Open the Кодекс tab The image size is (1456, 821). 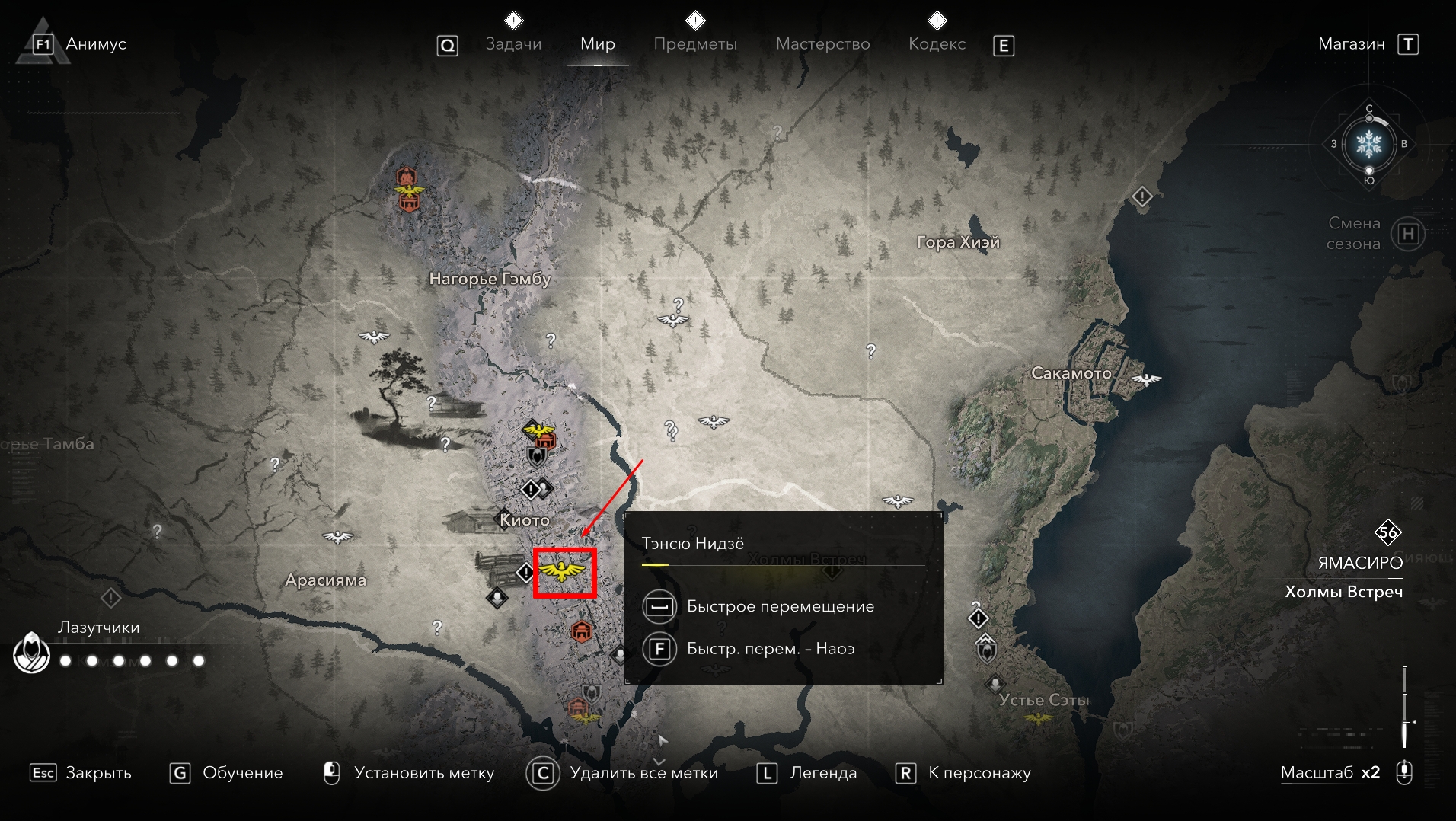pos(936,44)
